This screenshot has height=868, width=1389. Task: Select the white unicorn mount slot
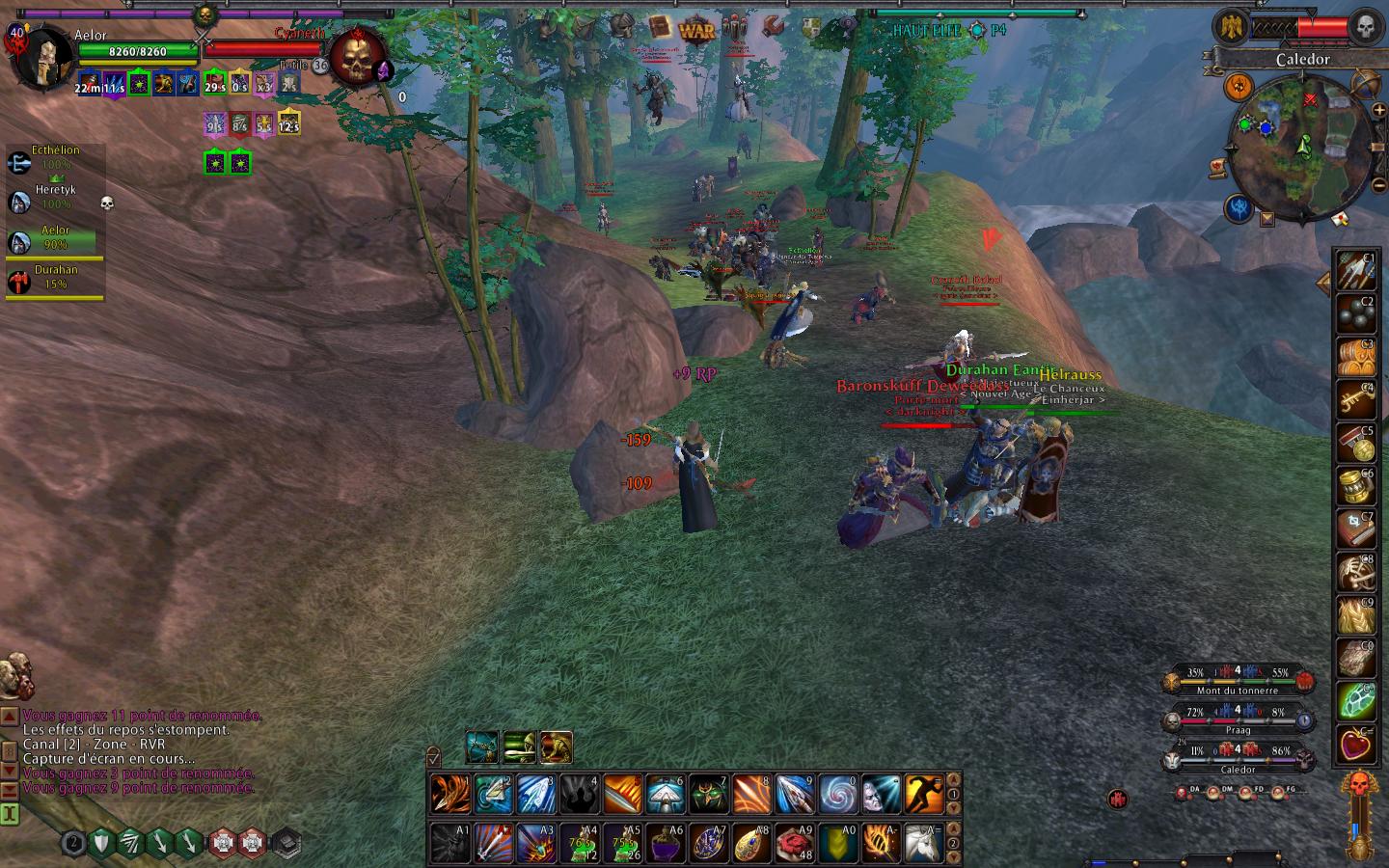coord(924,843)
